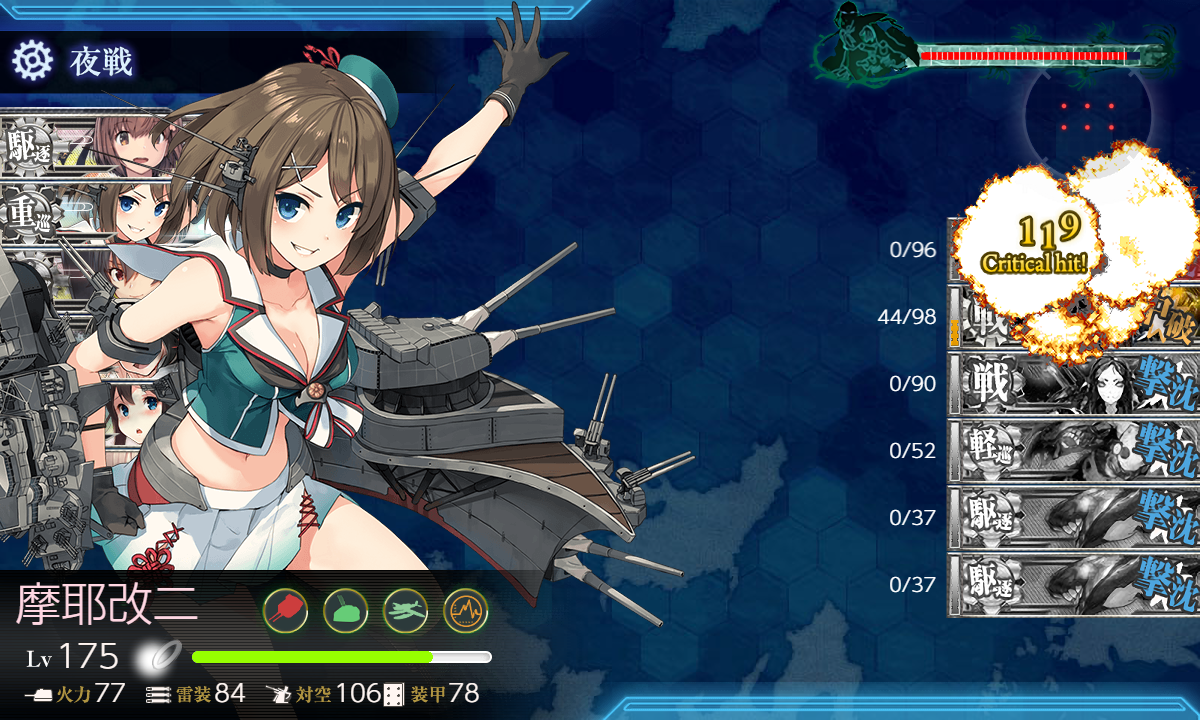
Task: Open the gear settings icon beside 夜戦
Action: pyautogui.click(x=32, y=62)
